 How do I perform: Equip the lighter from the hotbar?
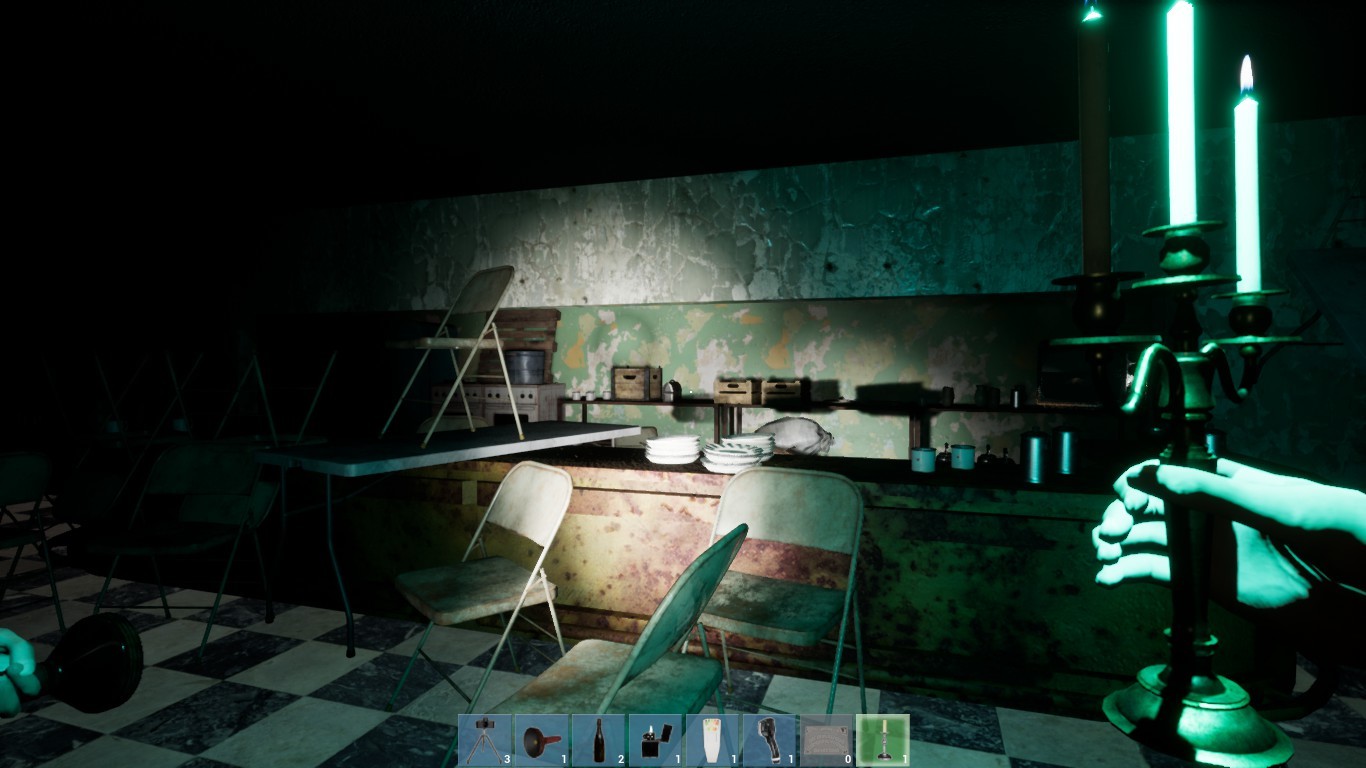pos(654,739)
